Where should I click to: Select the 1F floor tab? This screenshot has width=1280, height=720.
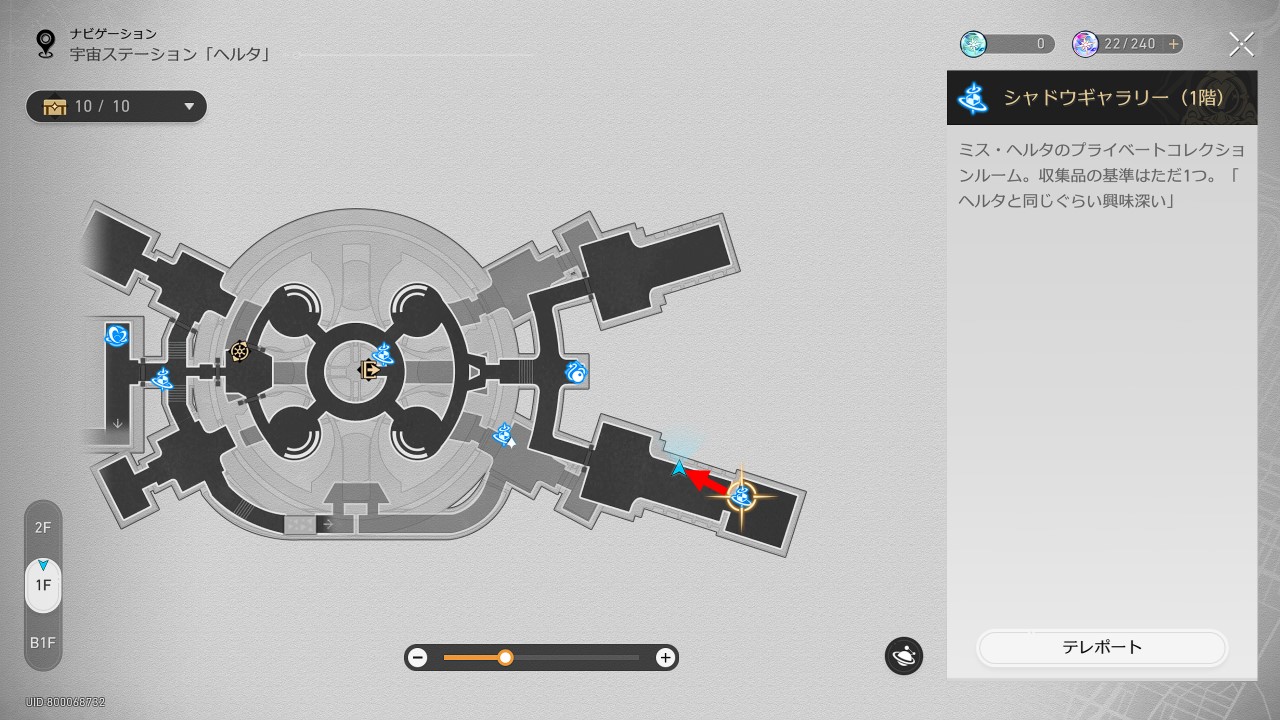pyautogui.click(x=43, y=585)
